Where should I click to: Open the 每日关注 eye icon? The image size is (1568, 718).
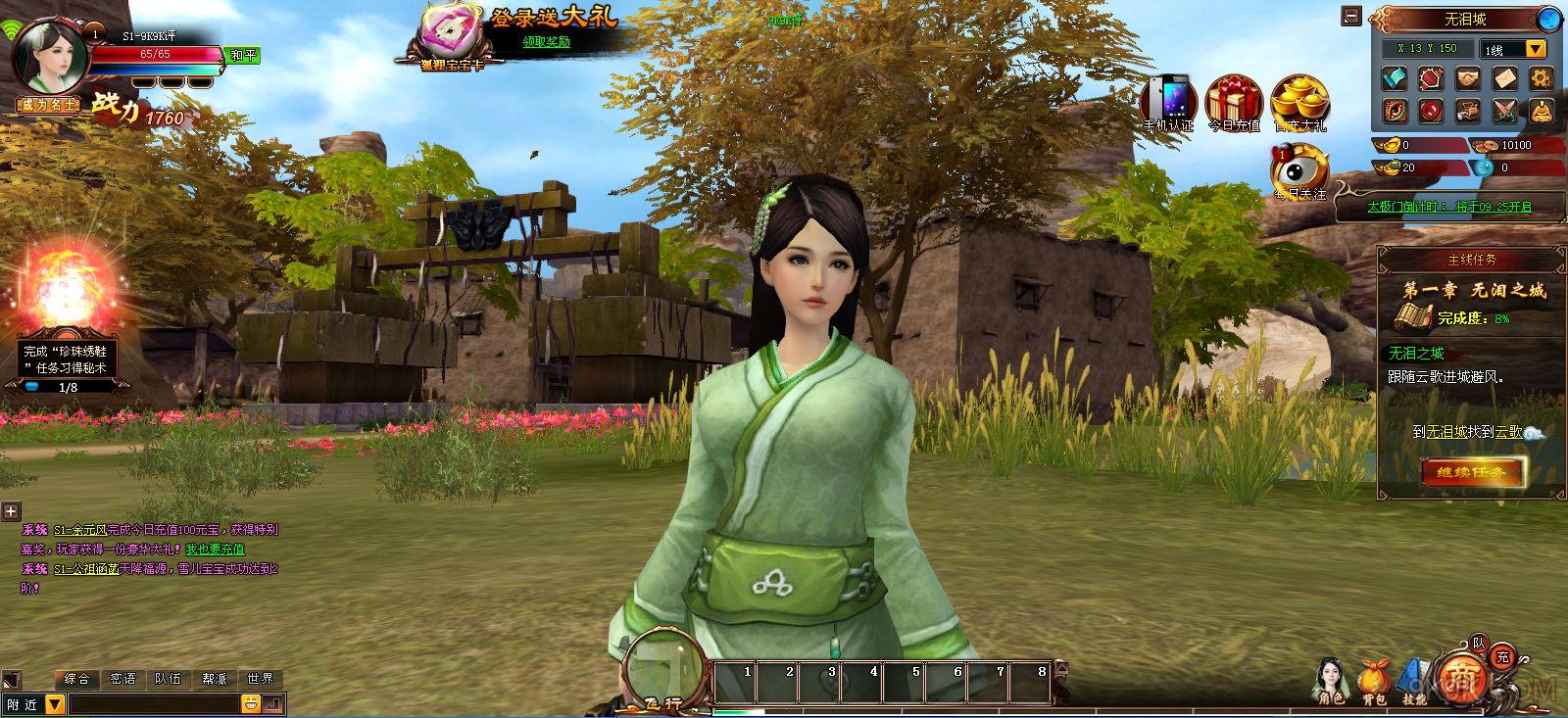1299,169
